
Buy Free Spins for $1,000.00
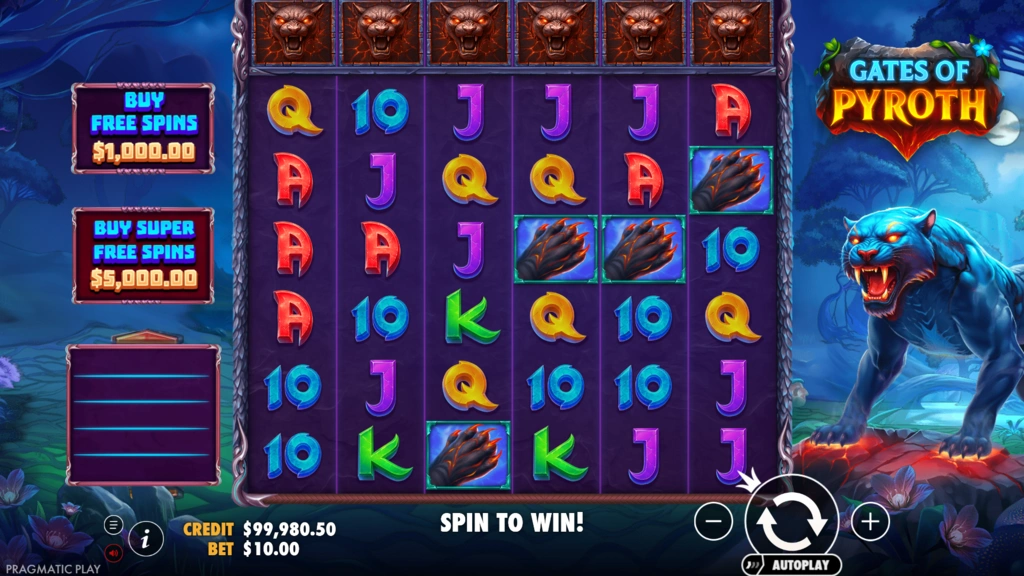click(143, 128)
